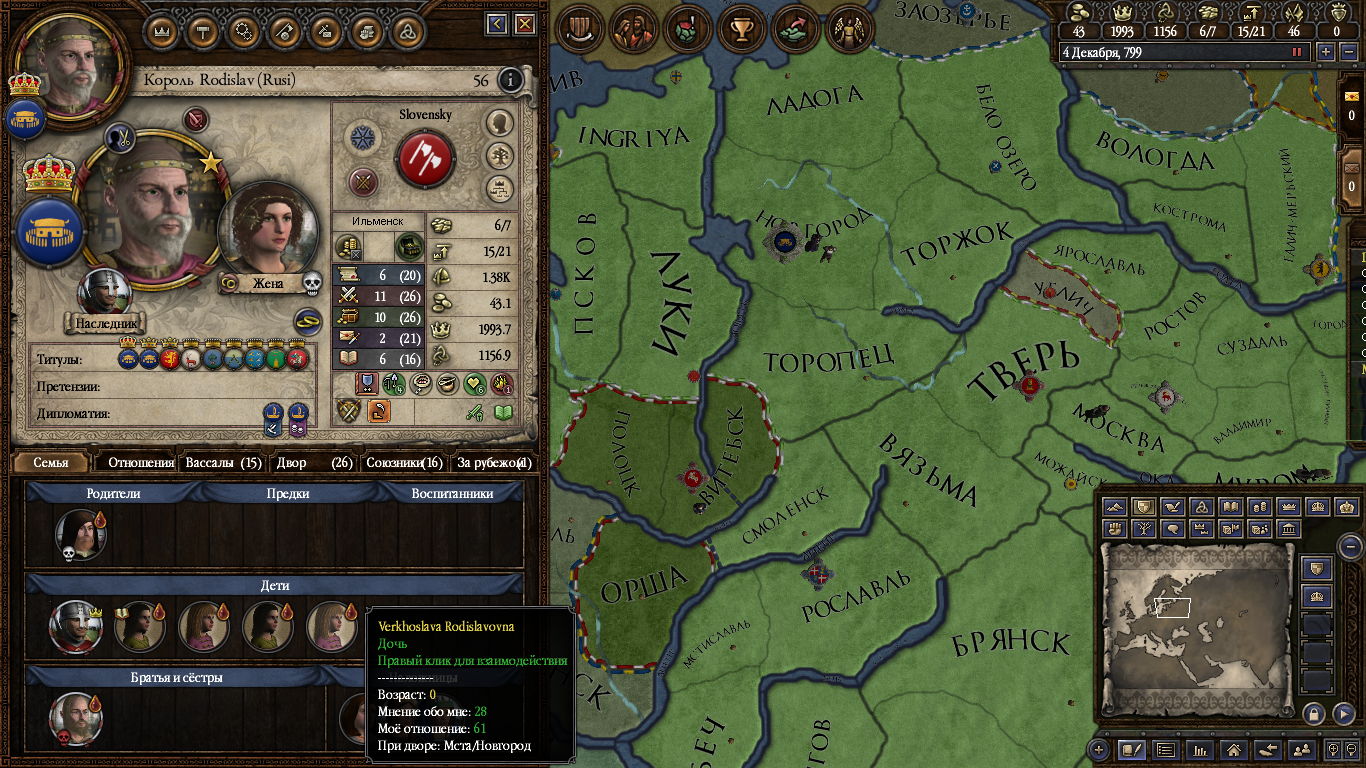This screenshot has height=768, width=1366.
Task: Close the character panel
Action: [x=525, y=24]
